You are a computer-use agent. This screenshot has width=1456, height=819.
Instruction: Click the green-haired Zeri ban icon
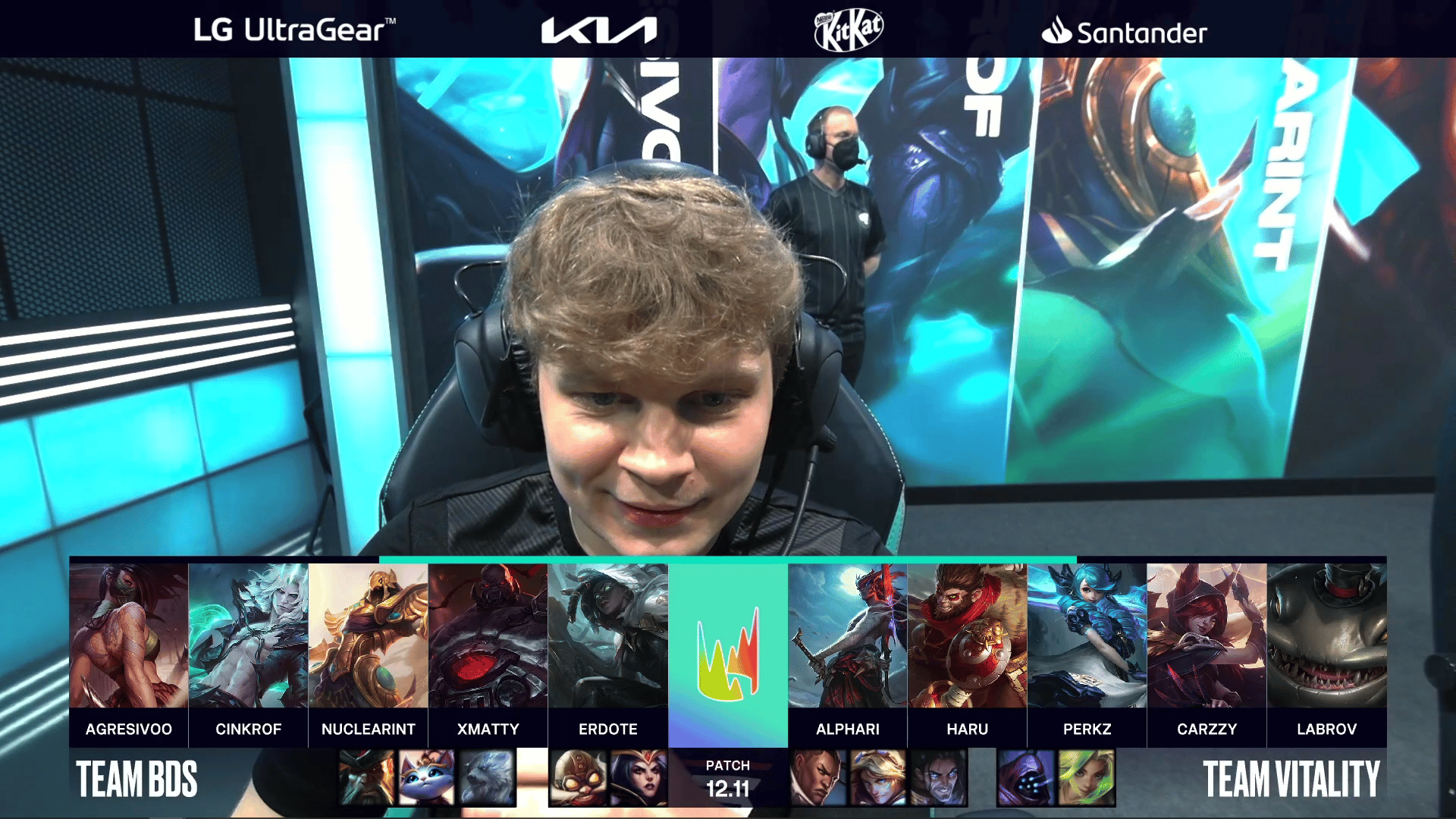coord(1086,777)
